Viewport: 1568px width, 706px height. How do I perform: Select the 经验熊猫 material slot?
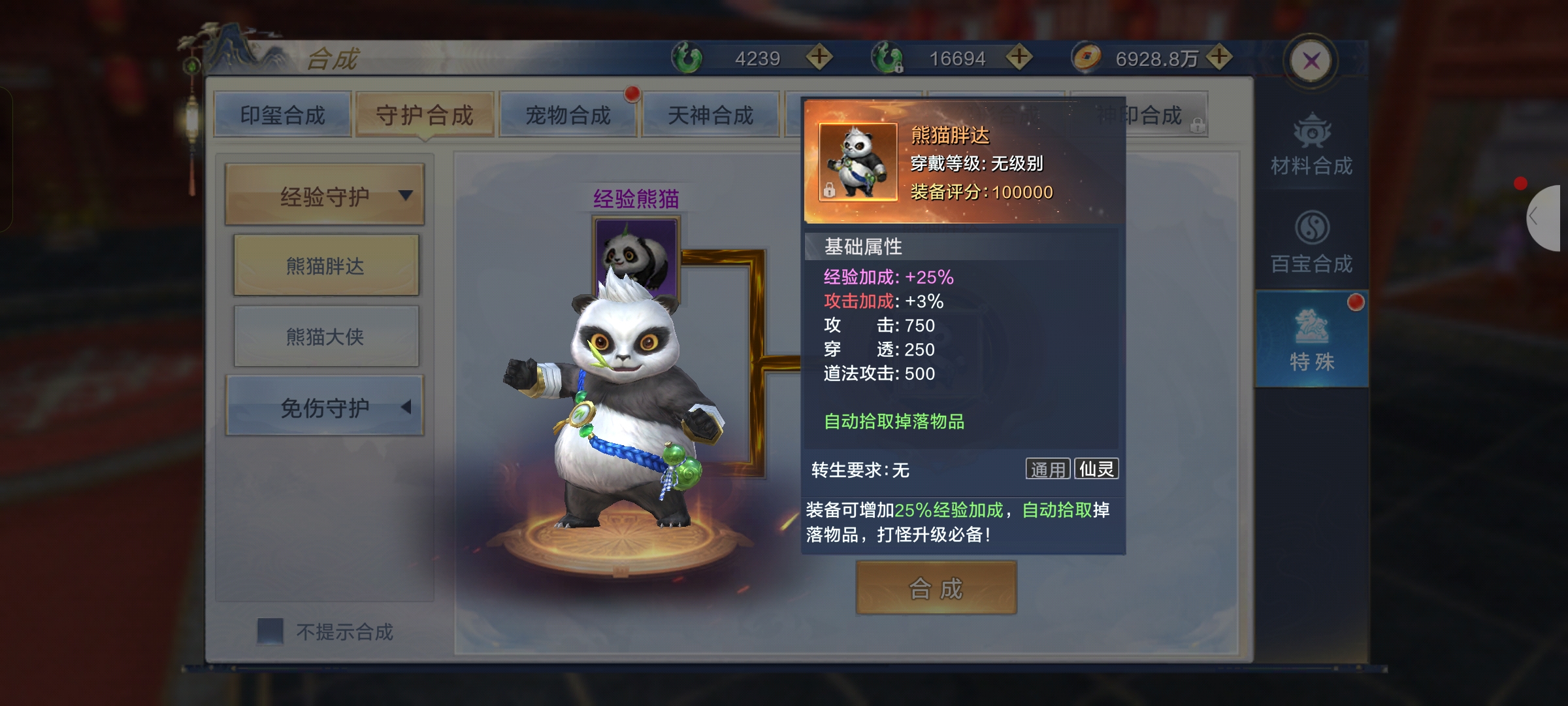pyautogui.click(x=636, y=256)
